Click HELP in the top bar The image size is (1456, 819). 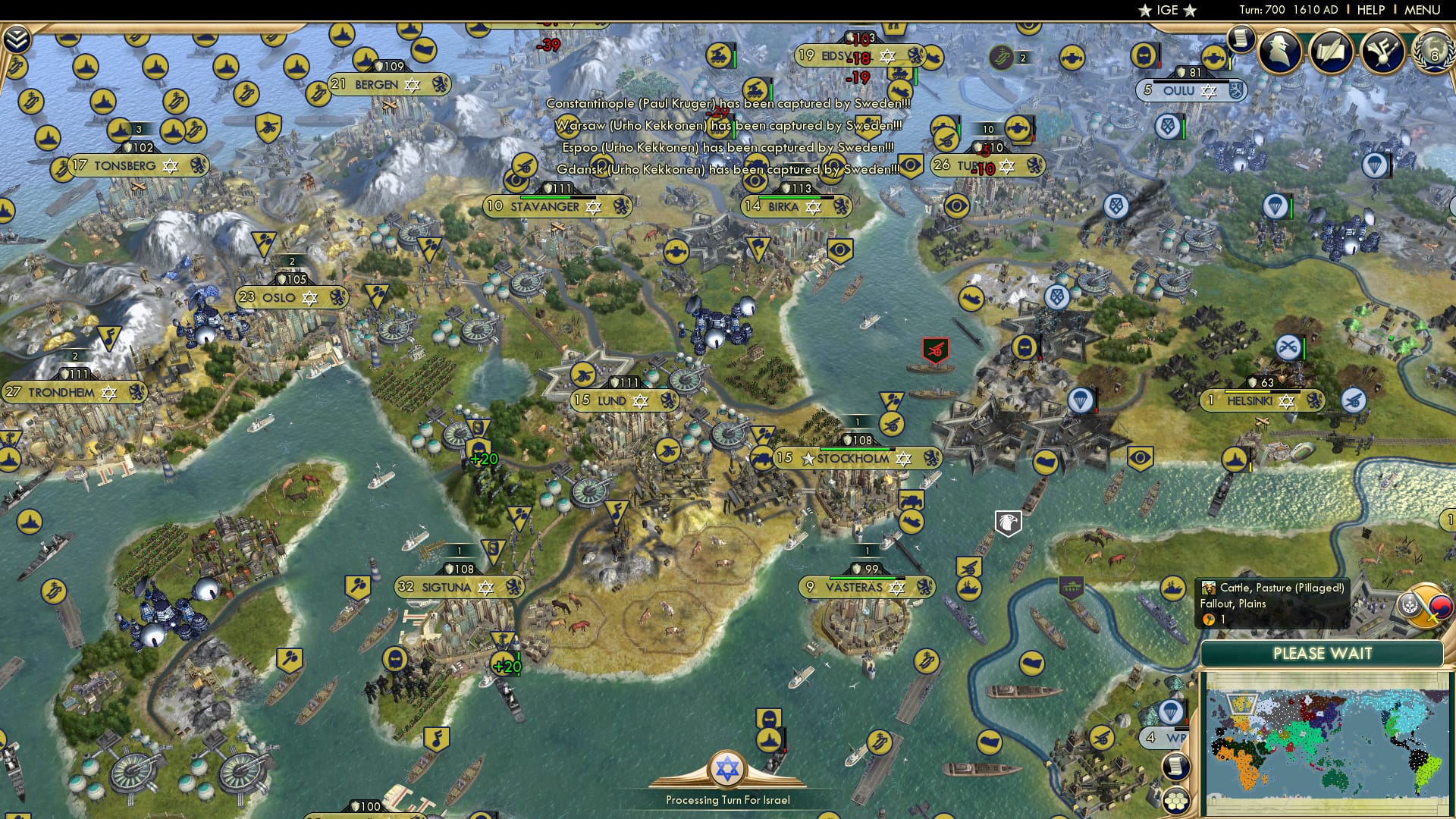click(1369, 10)
